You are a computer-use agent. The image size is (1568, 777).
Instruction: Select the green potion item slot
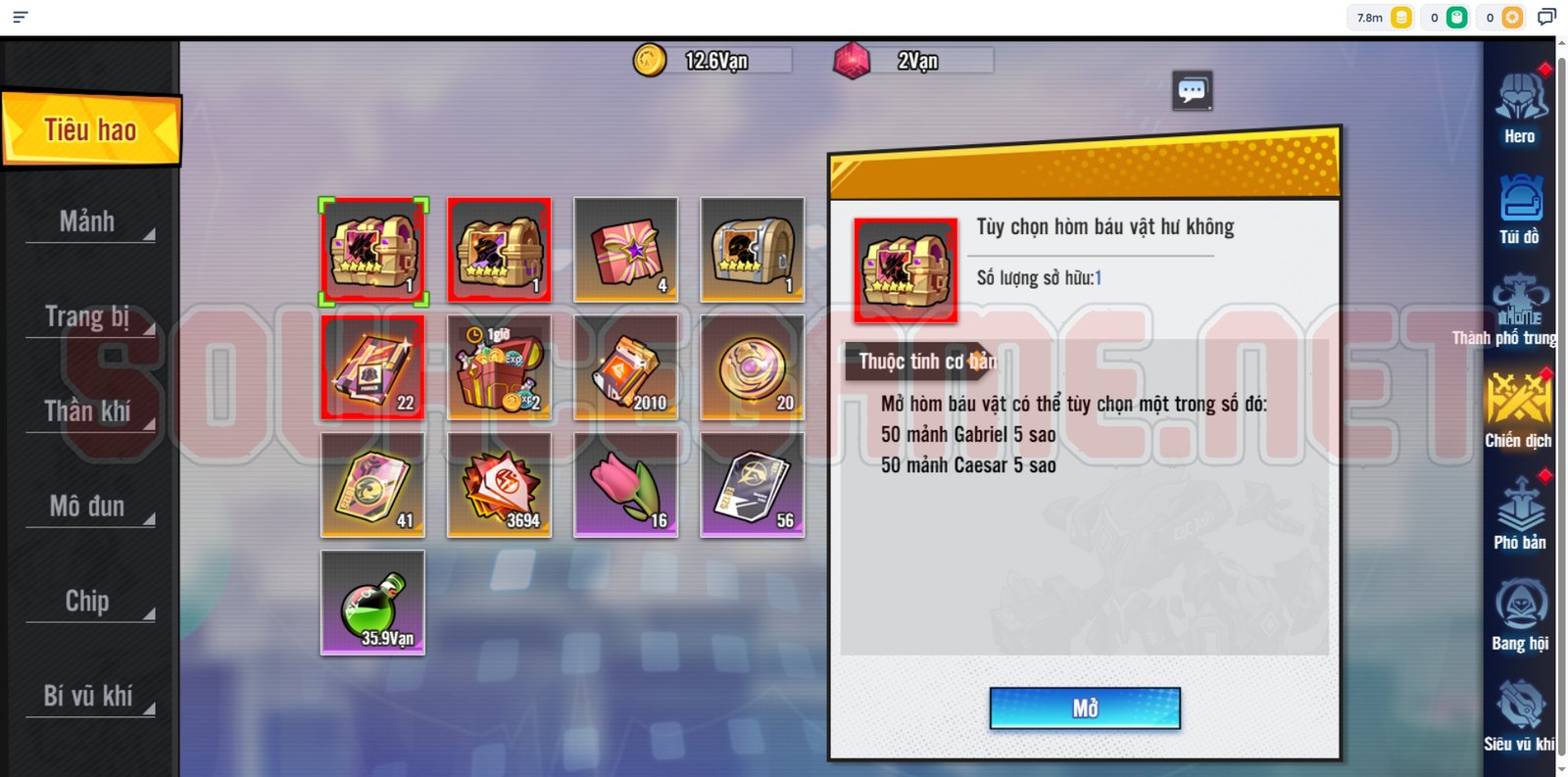click(x=372, y=603)
